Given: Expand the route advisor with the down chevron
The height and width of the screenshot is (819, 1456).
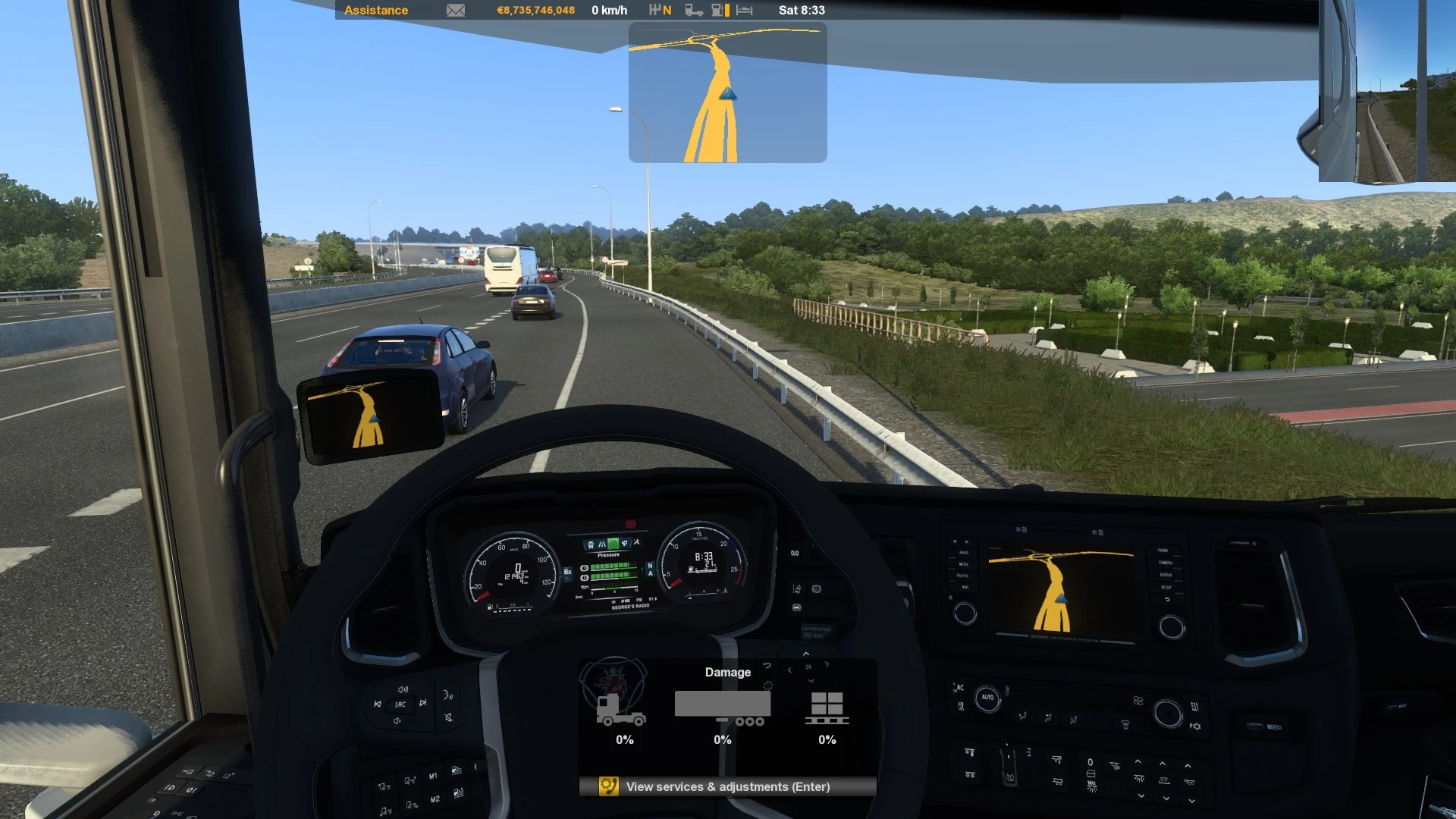Looking at the screenshot, I should pos(811,680).
